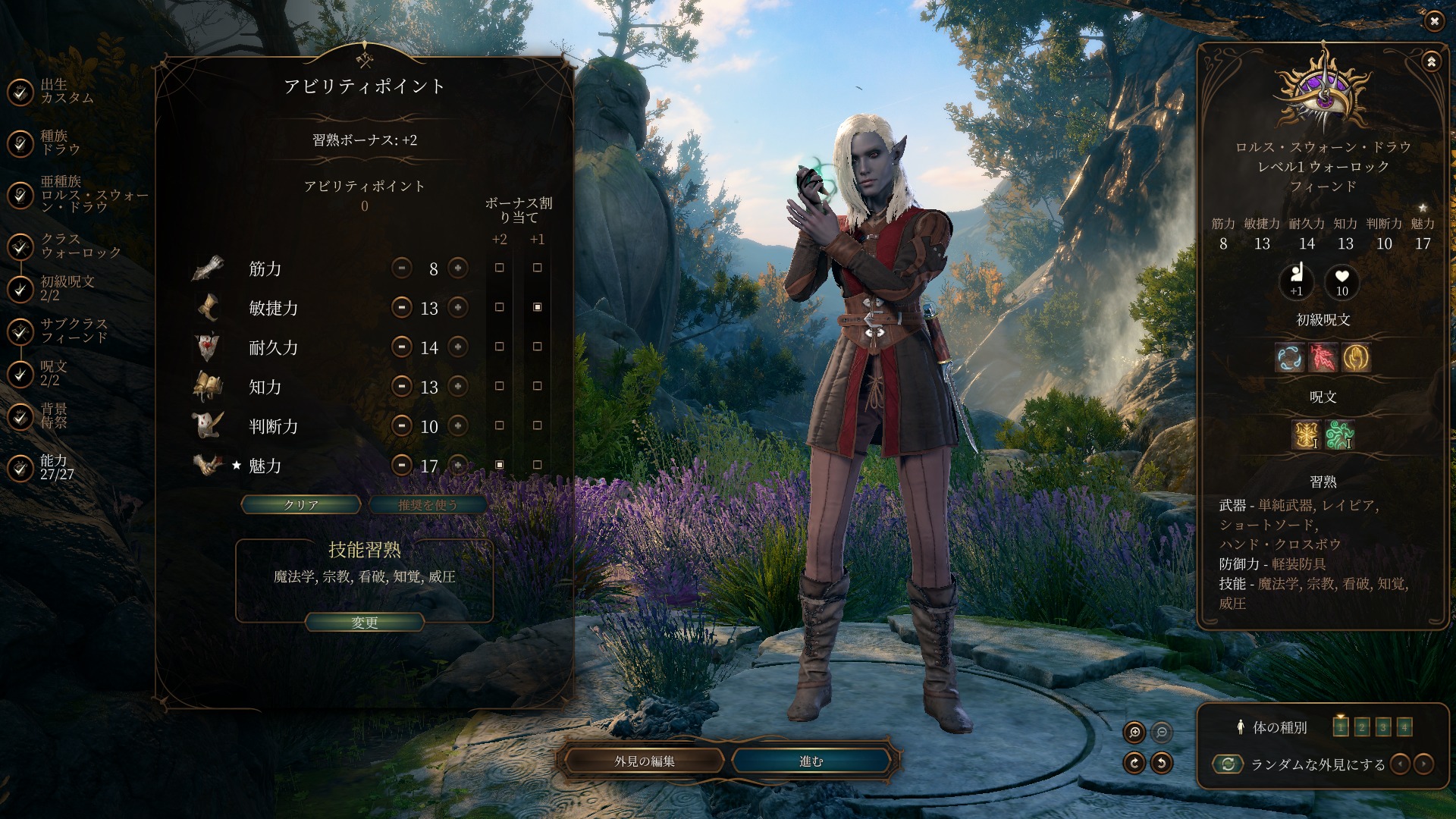Click the 進む (Proceed) button
This screenshot has height=819, width=1456.
point(811,761)
